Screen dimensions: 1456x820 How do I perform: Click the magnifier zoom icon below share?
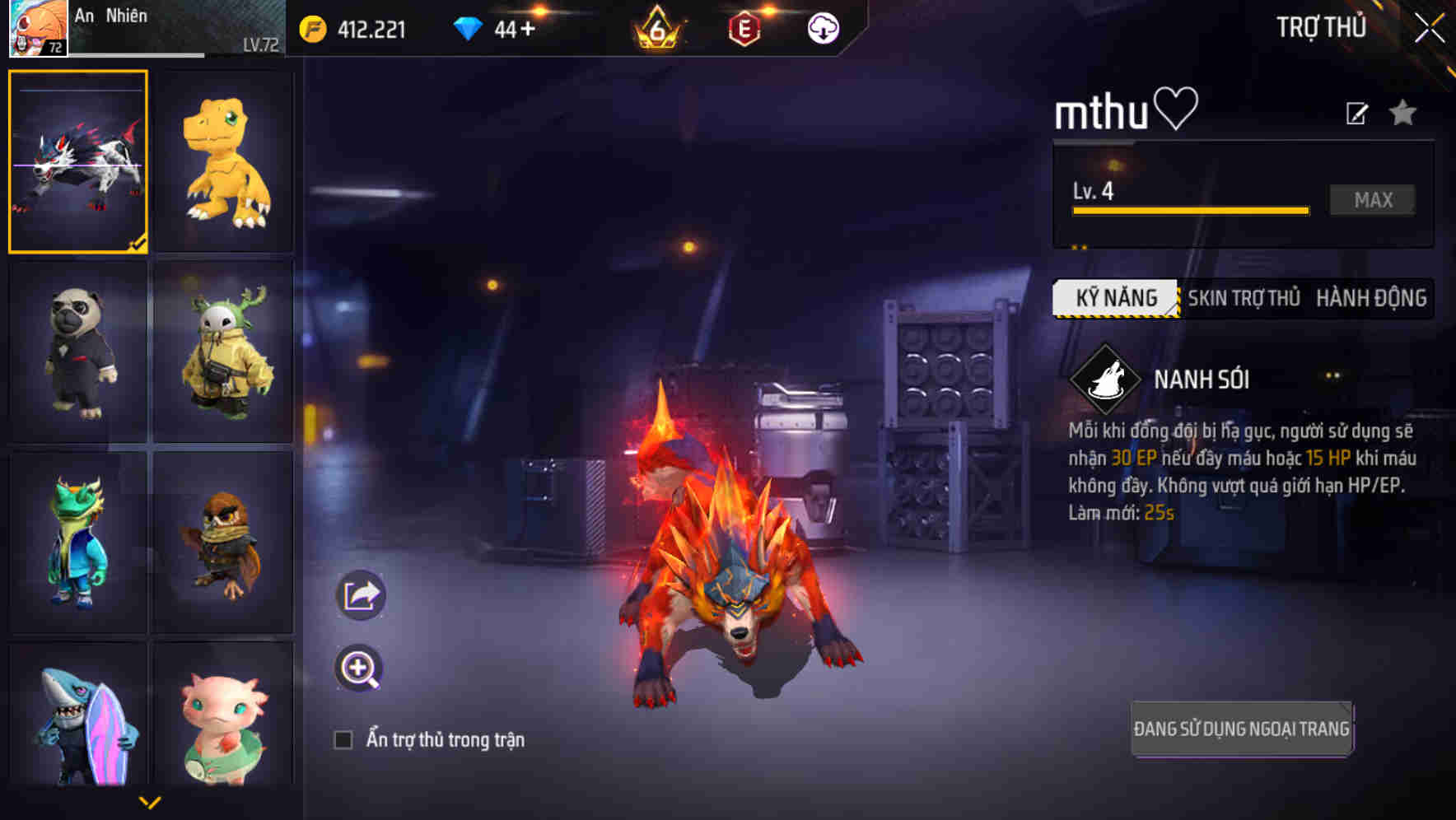(360, 668)
